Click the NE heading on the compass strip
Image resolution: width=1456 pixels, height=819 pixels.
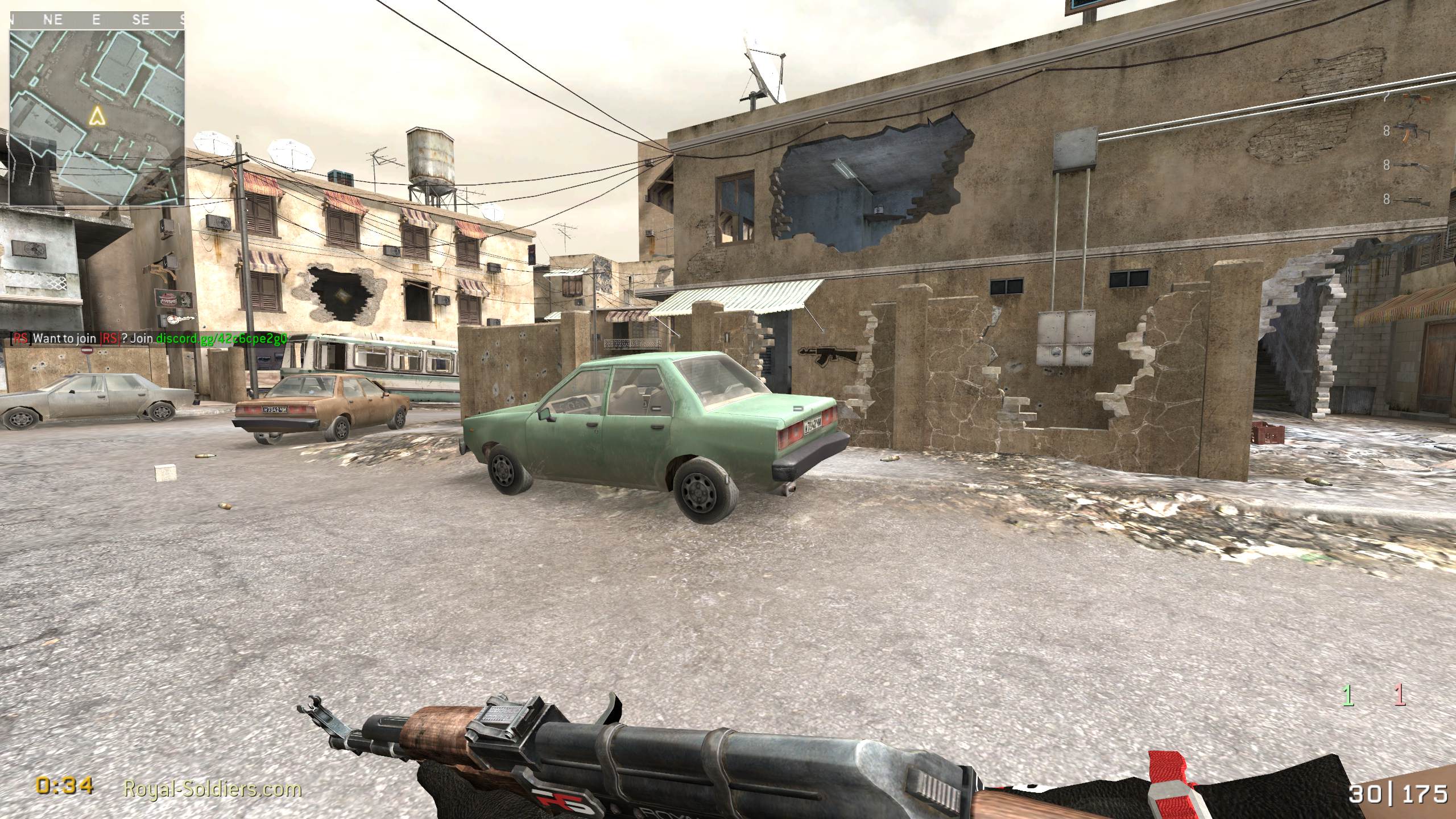pos(52,20)
